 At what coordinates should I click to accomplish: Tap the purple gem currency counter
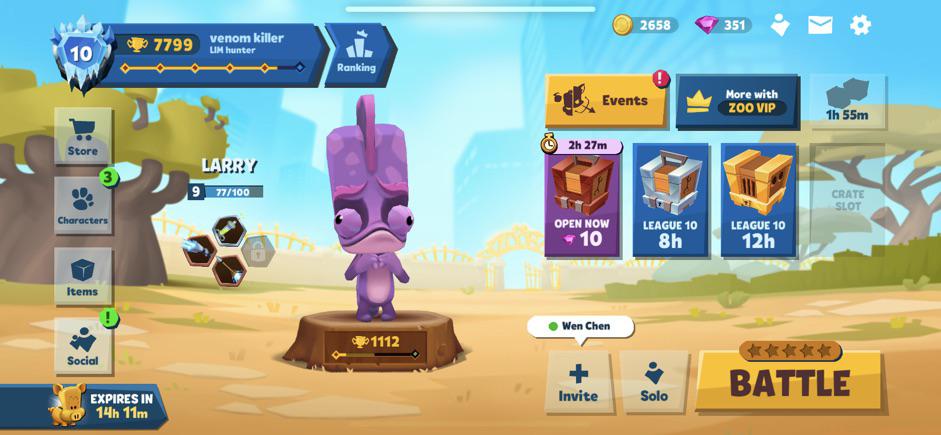click(723, 25)
